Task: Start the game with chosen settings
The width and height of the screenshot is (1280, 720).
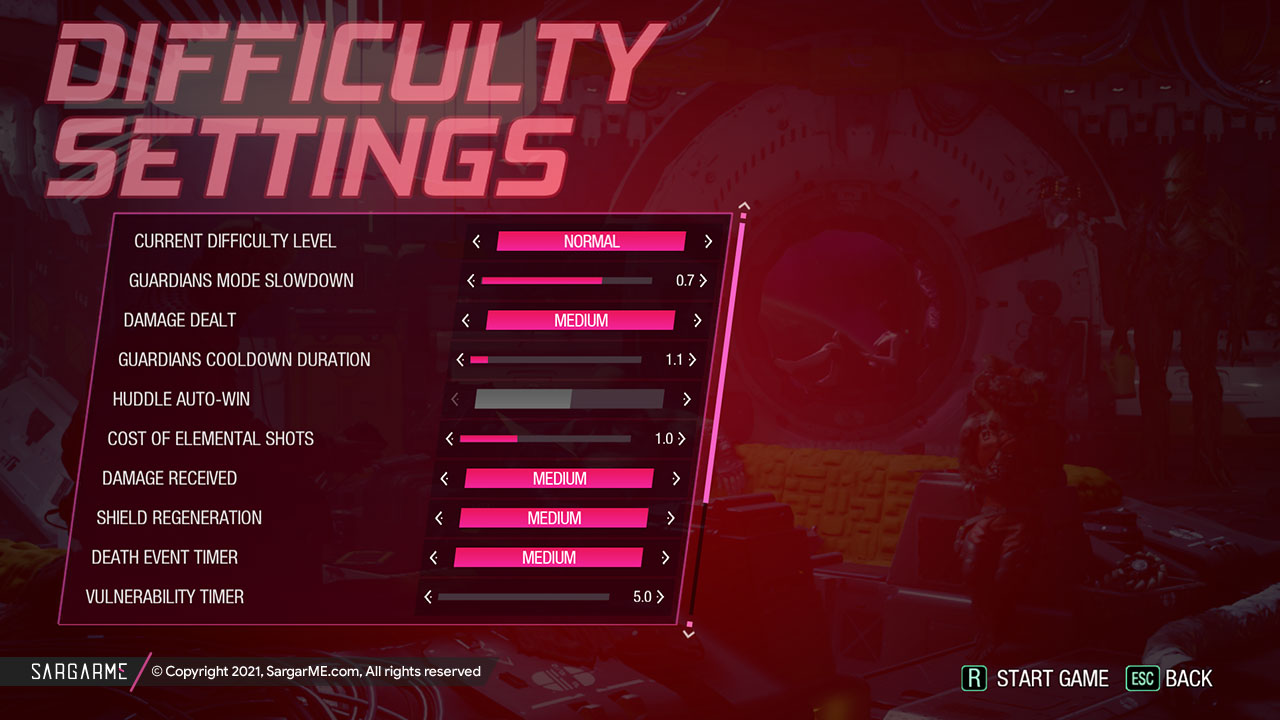Action: pos(1036,678)
